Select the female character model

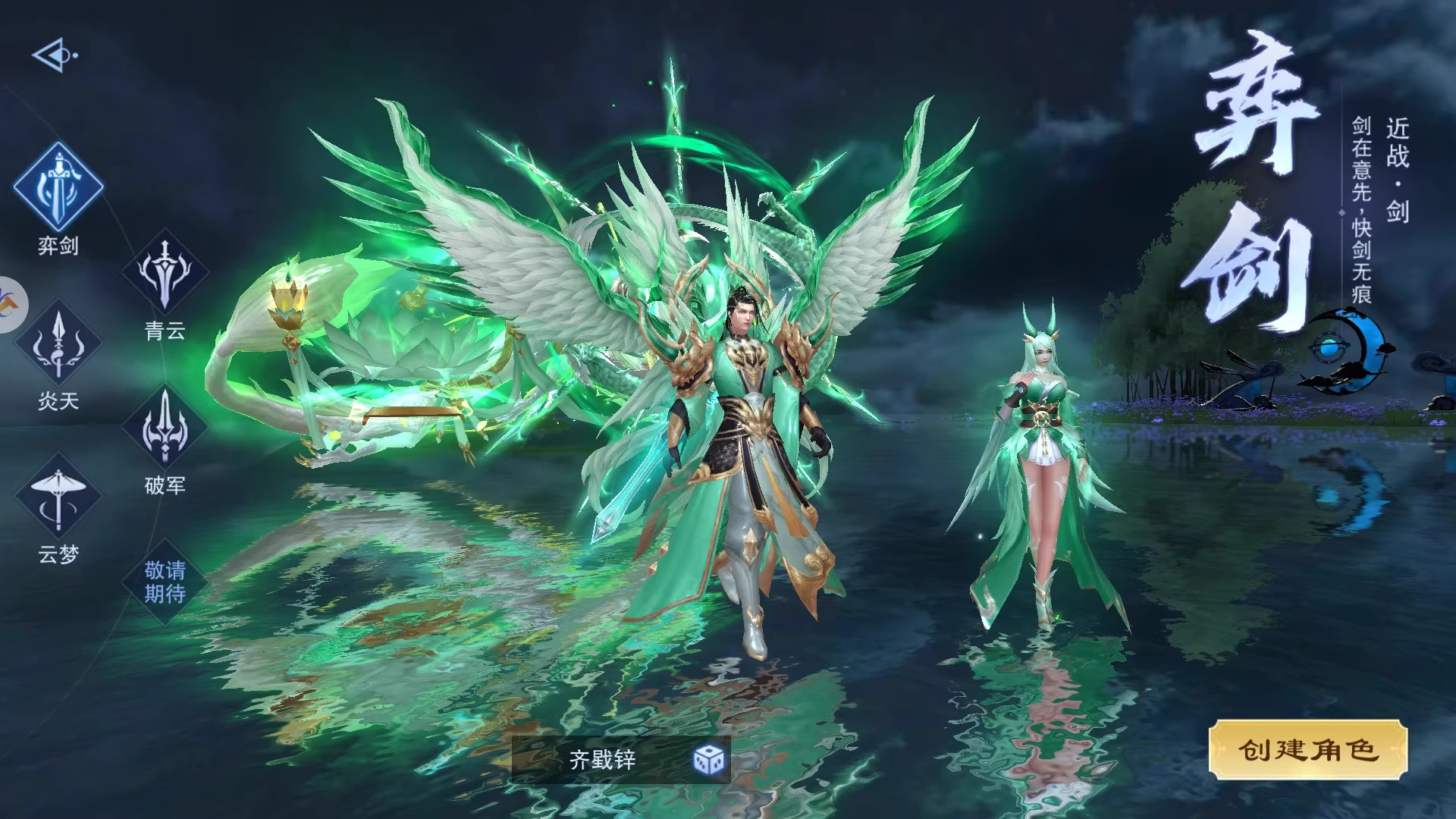1043,470
